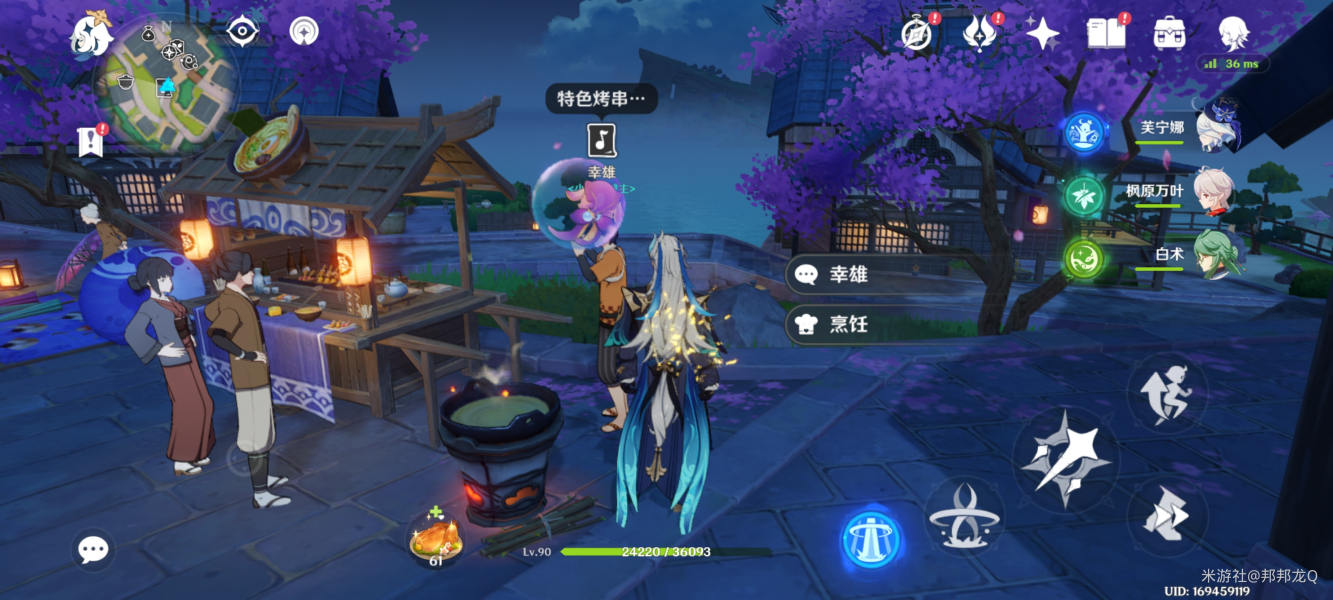This screenshot has width=1333, height=600.
Task: Open the chat bubble button
Action: tap(94, 548)
